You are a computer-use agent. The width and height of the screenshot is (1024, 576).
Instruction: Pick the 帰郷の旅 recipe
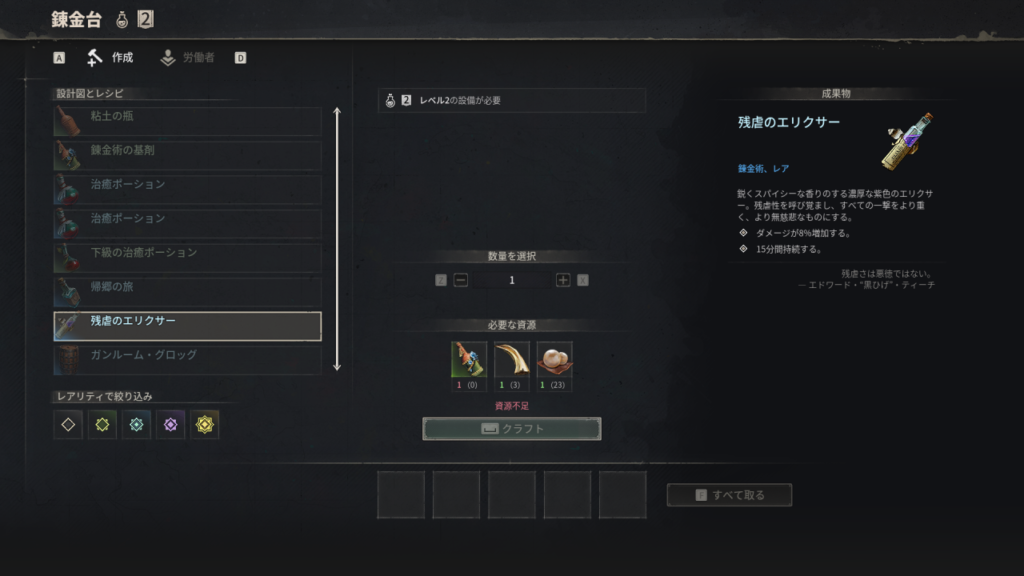click(187, 291)
